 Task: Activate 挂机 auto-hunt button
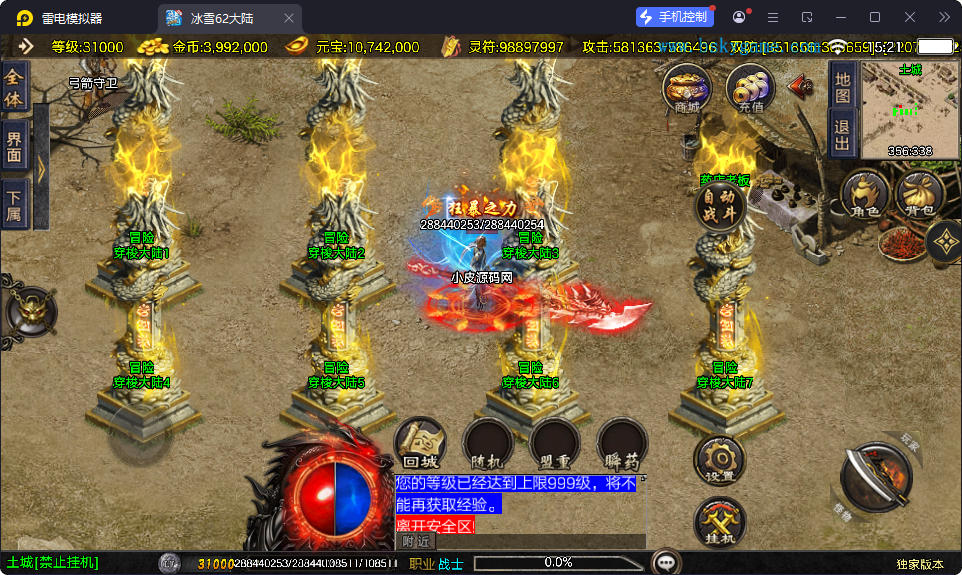[719, 522]
